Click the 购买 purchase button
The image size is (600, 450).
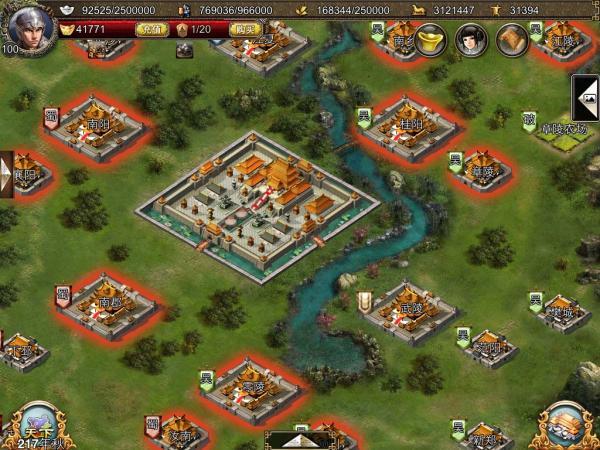tap(244, 30)
